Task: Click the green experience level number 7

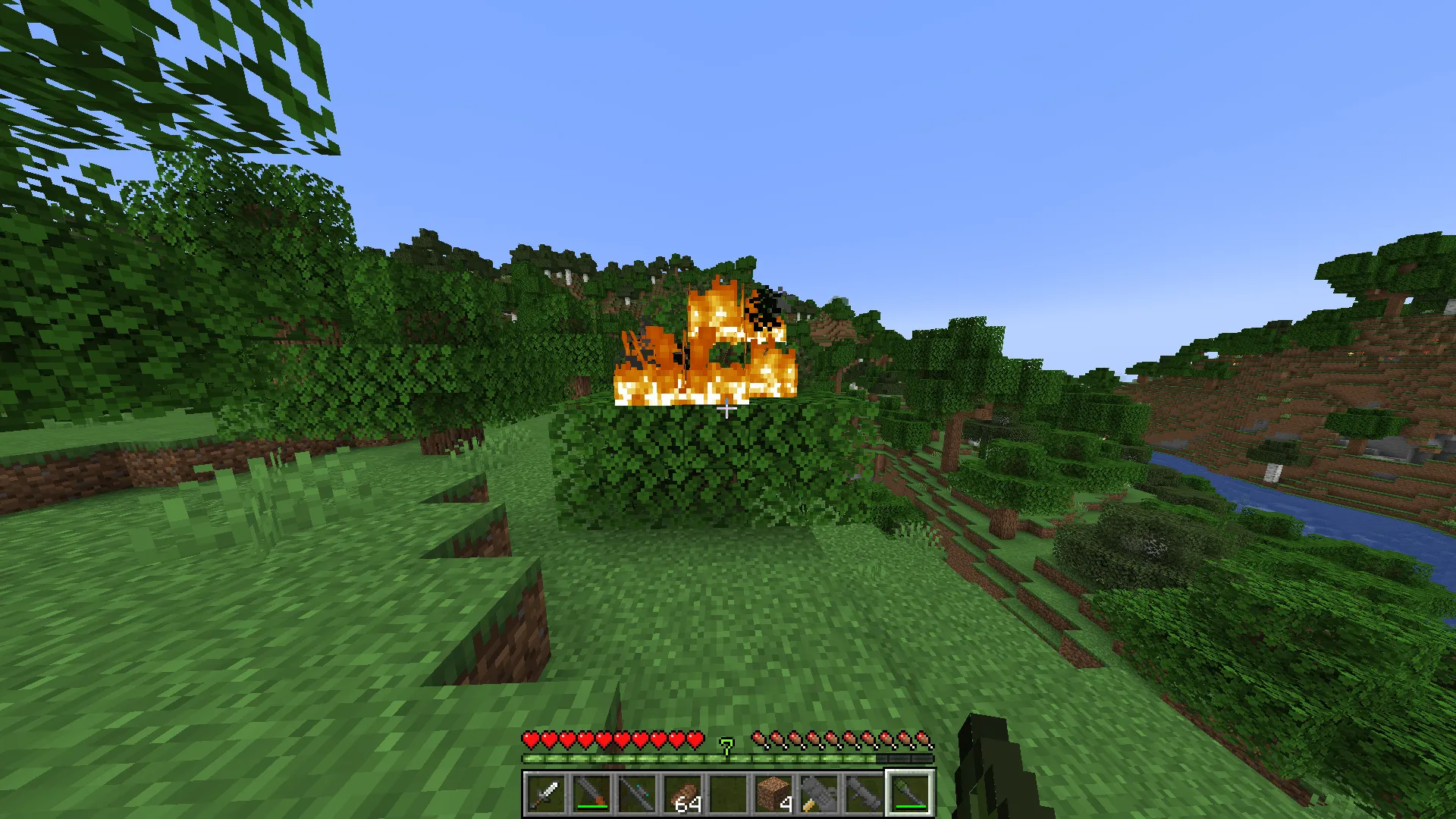Action: point(726,747)
